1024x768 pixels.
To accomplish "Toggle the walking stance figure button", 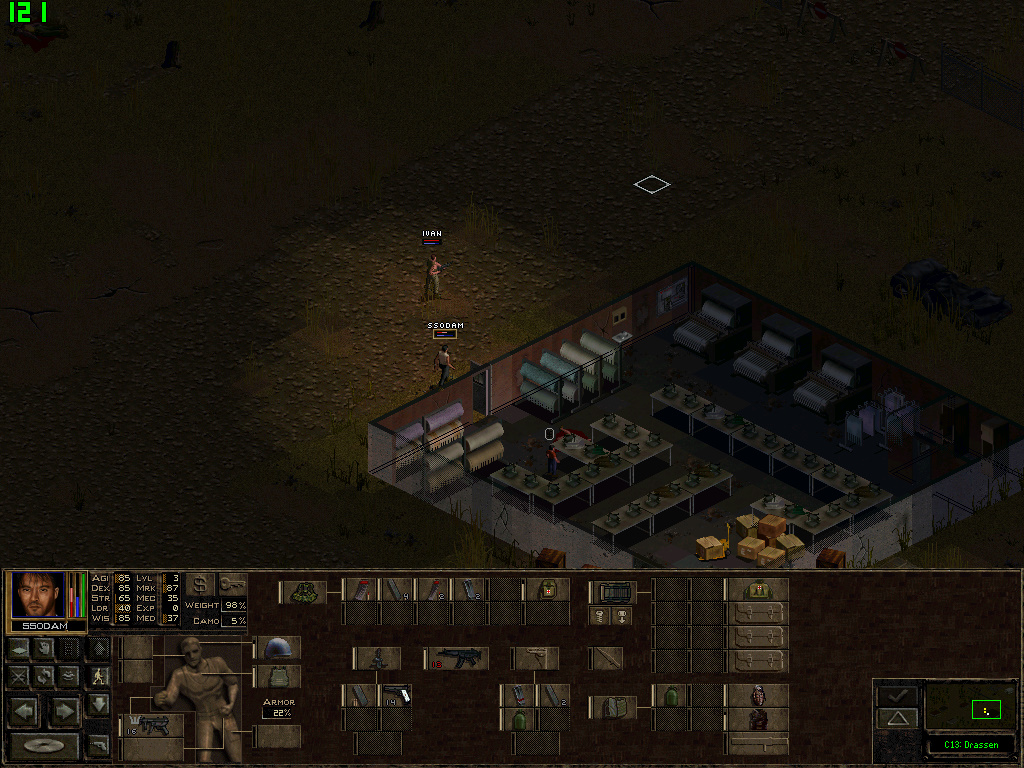I will pos(99,676).
